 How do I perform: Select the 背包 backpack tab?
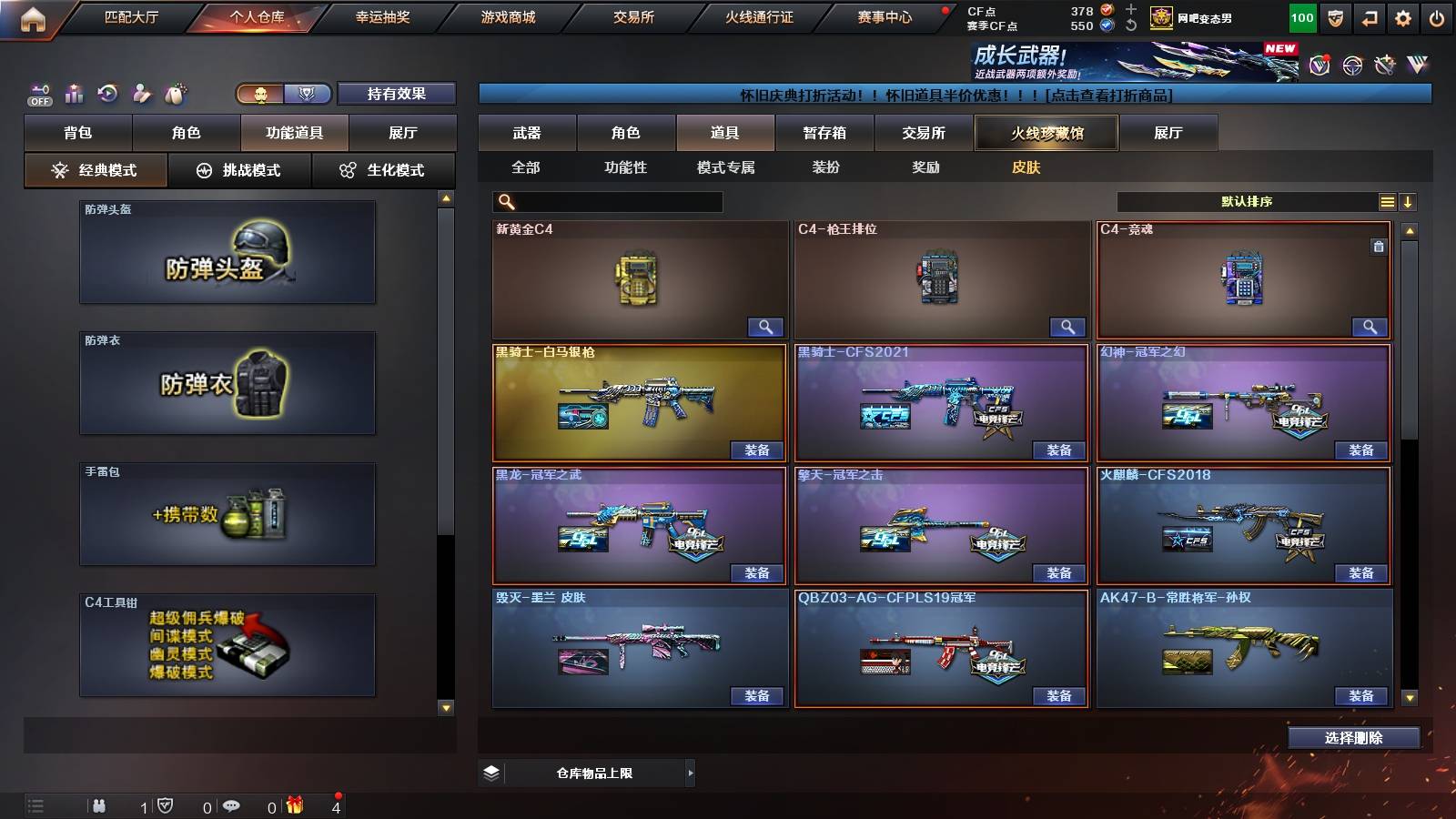tap(78, 133)
